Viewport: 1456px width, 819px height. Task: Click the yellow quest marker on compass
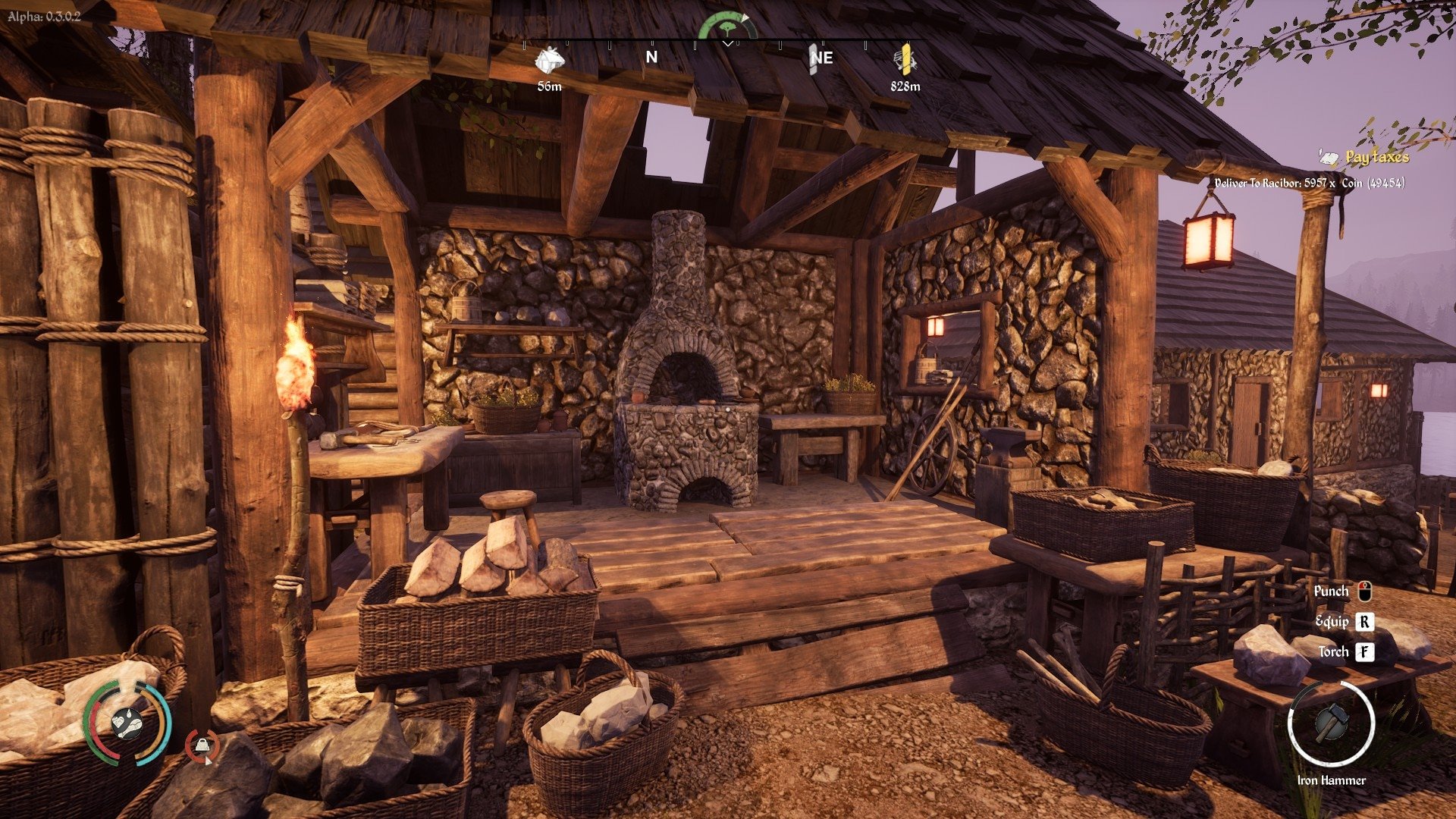905,60
